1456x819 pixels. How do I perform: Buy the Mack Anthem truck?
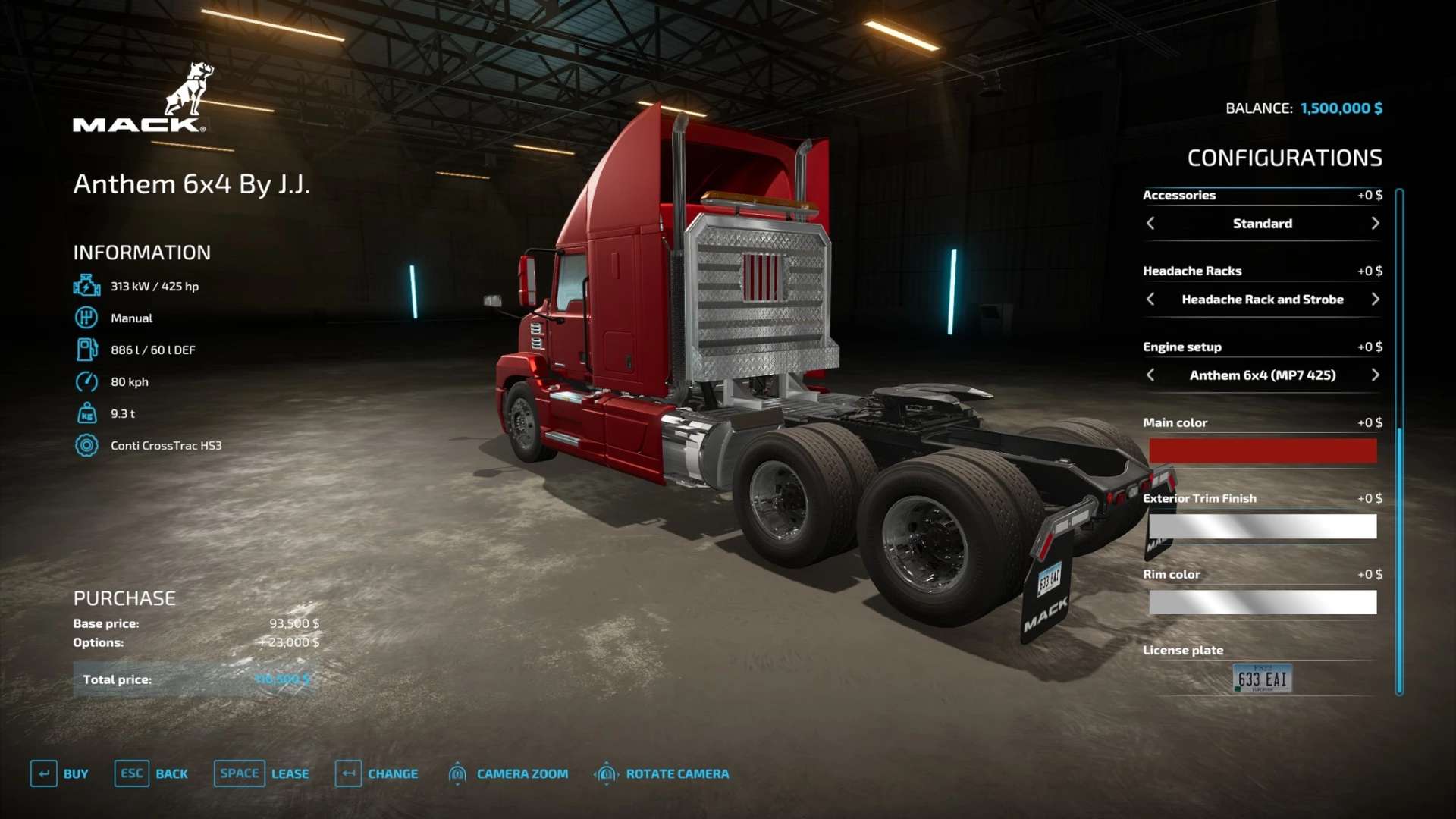pyautogui.click(x=60, y=773)
